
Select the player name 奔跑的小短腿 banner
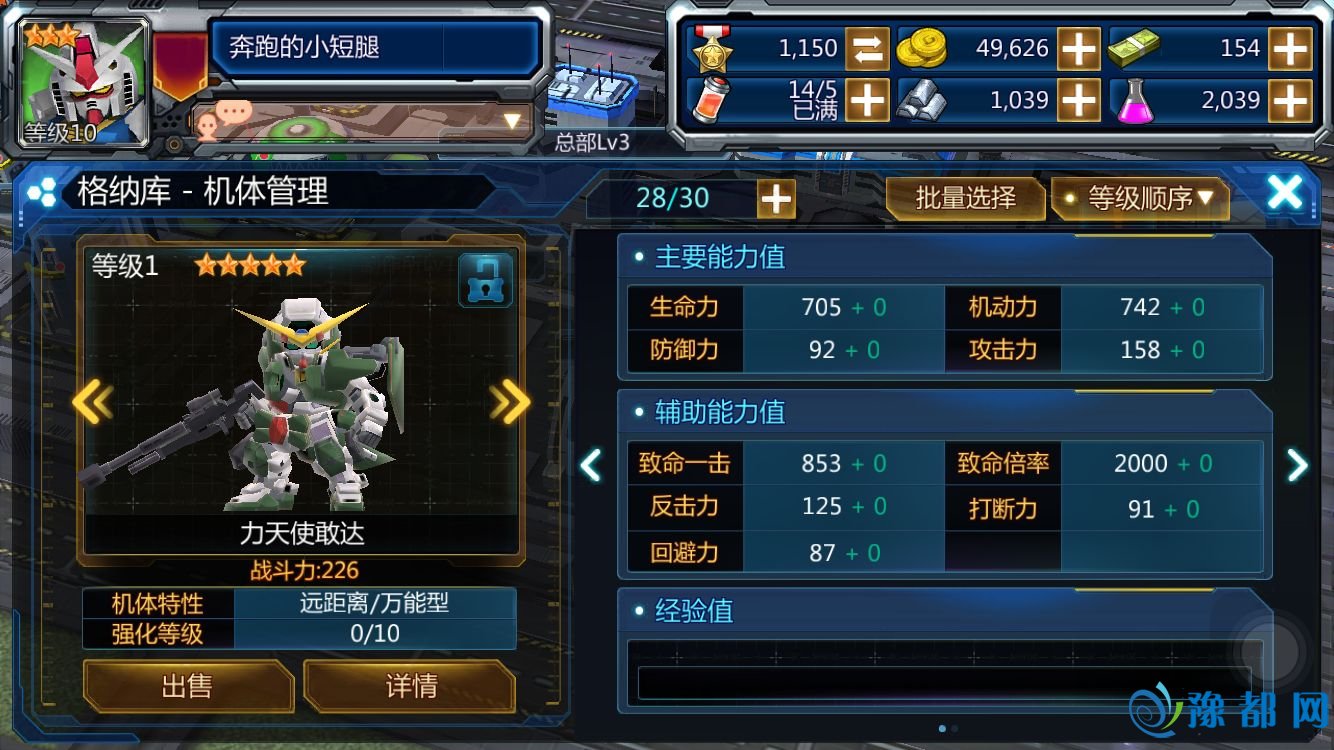point(375,47)
